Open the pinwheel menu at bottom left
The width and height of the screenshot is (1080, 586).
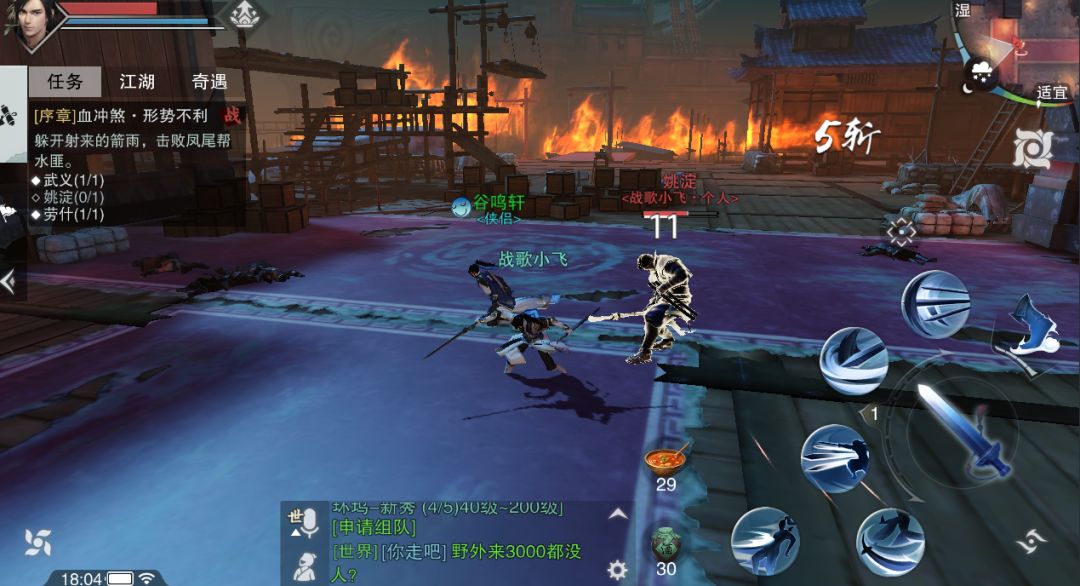(x=38, y=542)
